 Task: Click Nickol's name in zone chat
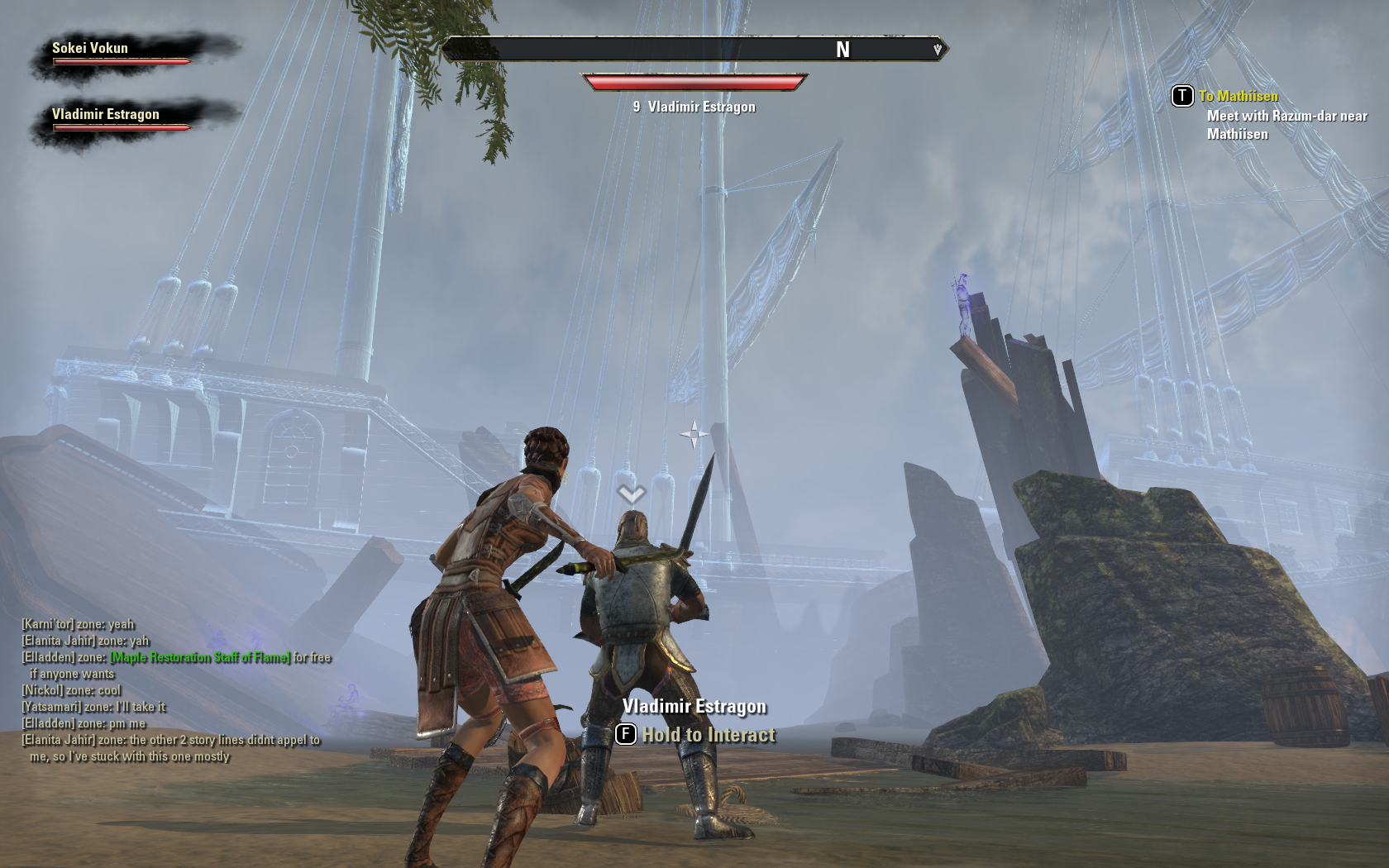[42, 690]
